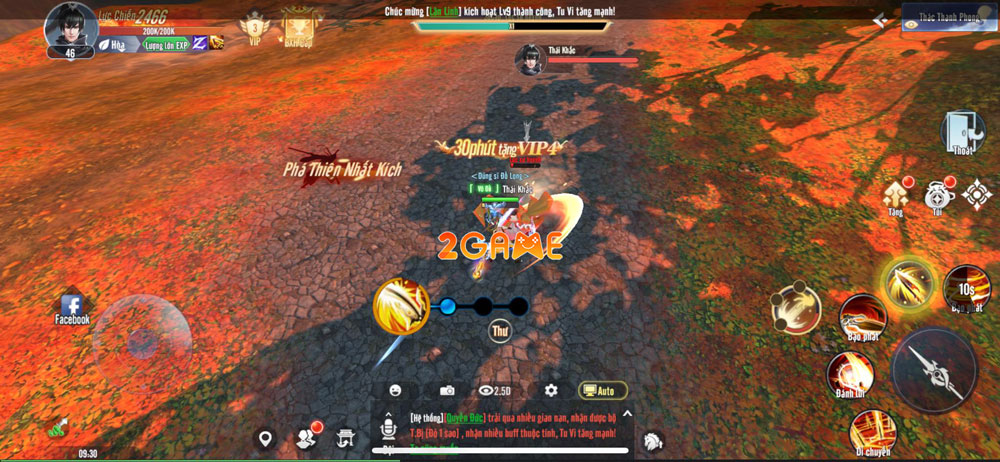Open the VIP 3 badge
Viewport: 1000px width, 462px height.
tap(254, 28)
